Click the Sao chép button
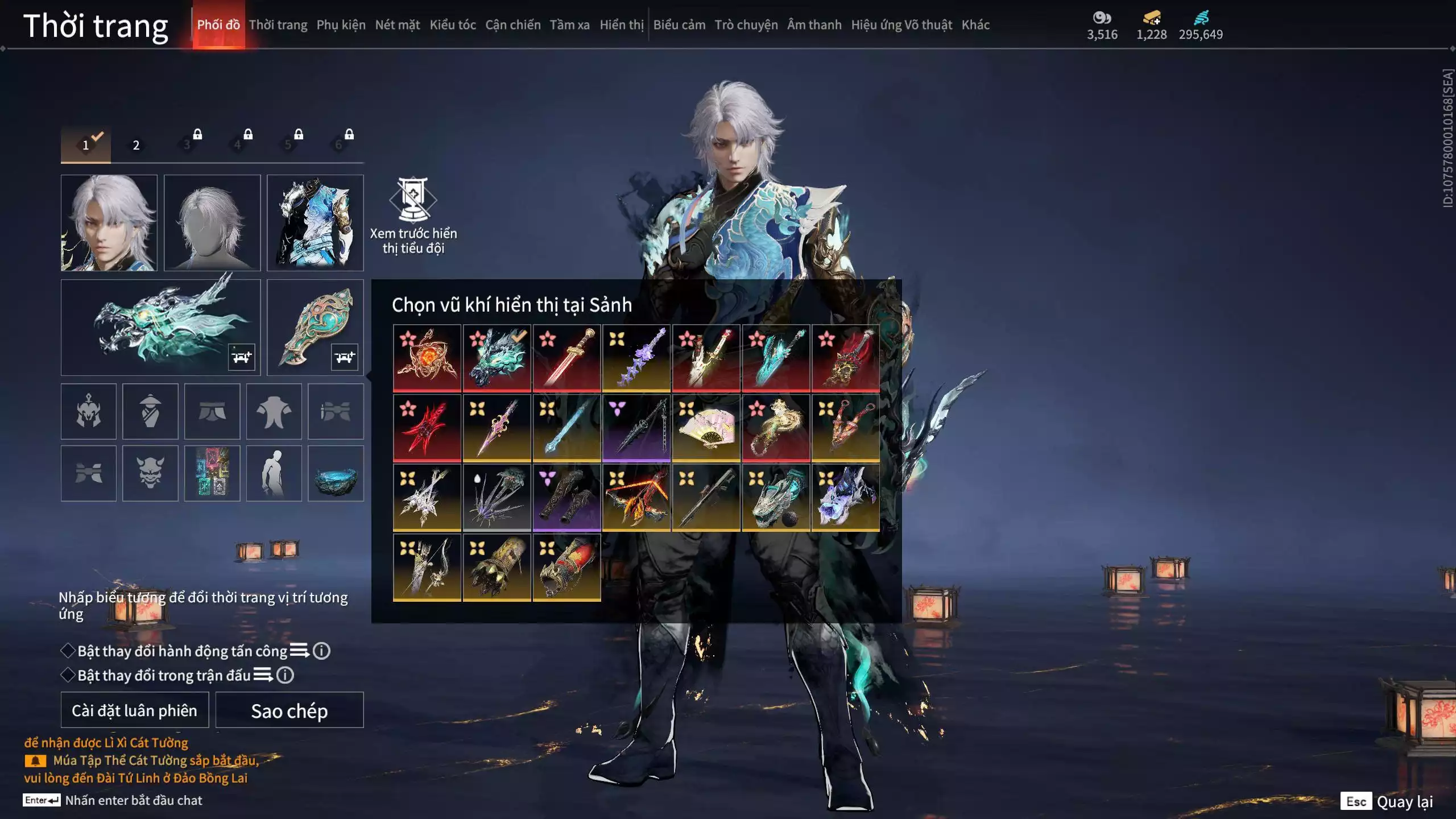The height and width of the screenshot is (819, 1456). [x=289, y=710]
